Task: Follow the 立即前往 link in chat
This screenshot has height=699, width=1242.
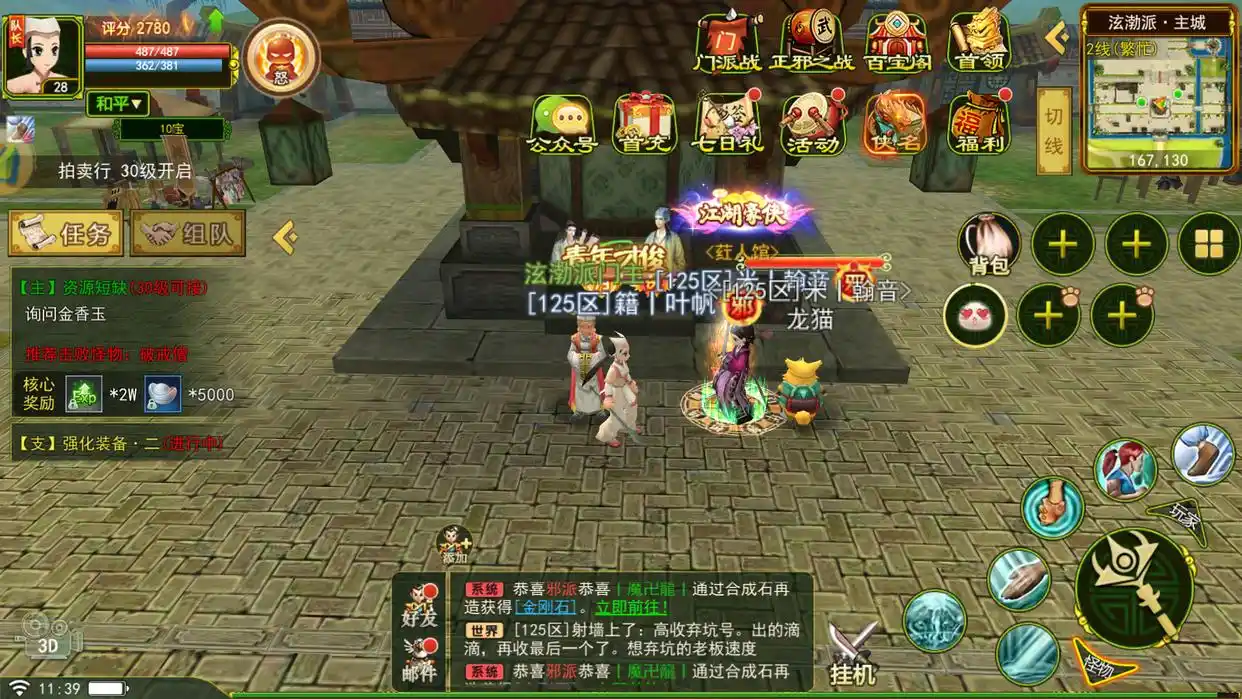Action: click(632, 607)
